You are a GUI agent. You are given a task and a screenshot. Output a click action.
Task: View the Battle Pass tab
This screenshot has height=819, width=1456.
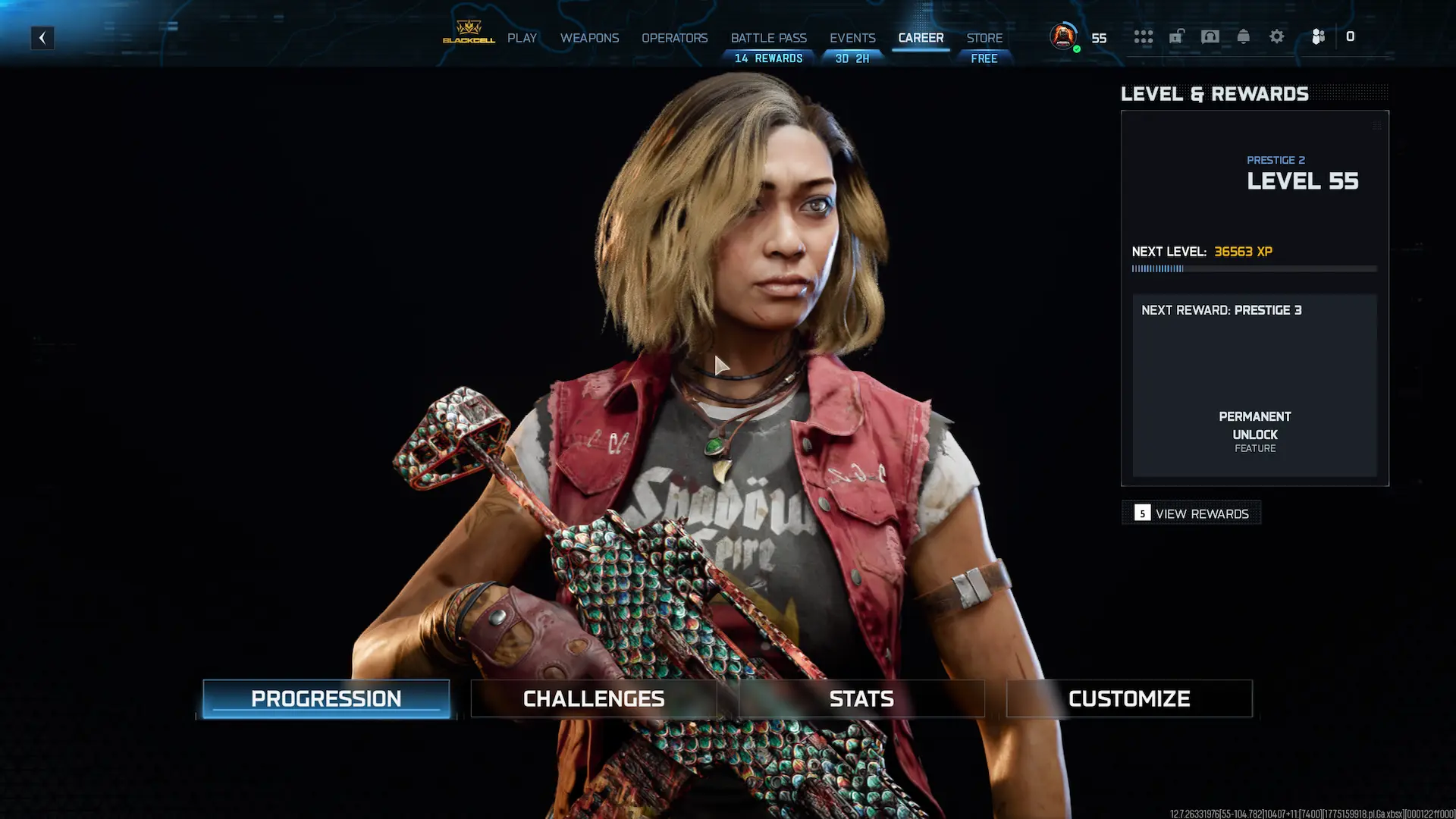tap(768, 38)
